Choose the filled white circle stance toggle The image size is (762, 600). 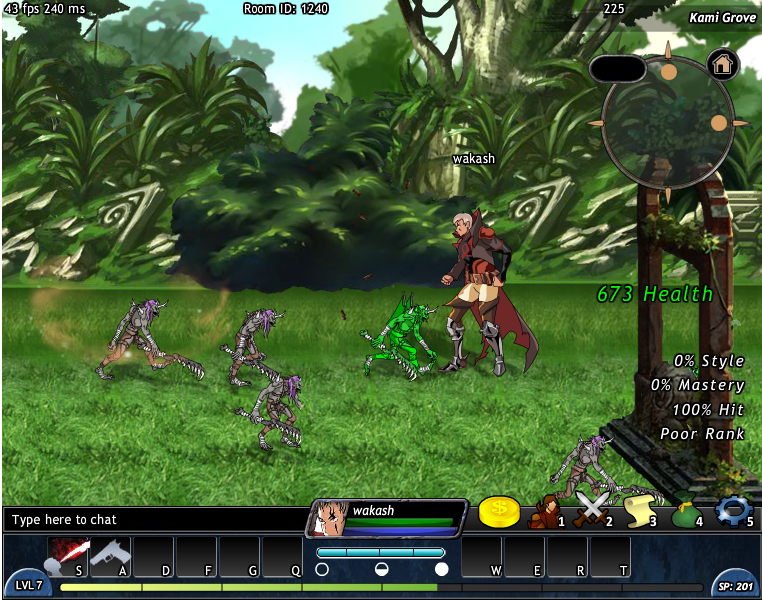[441, 569]
